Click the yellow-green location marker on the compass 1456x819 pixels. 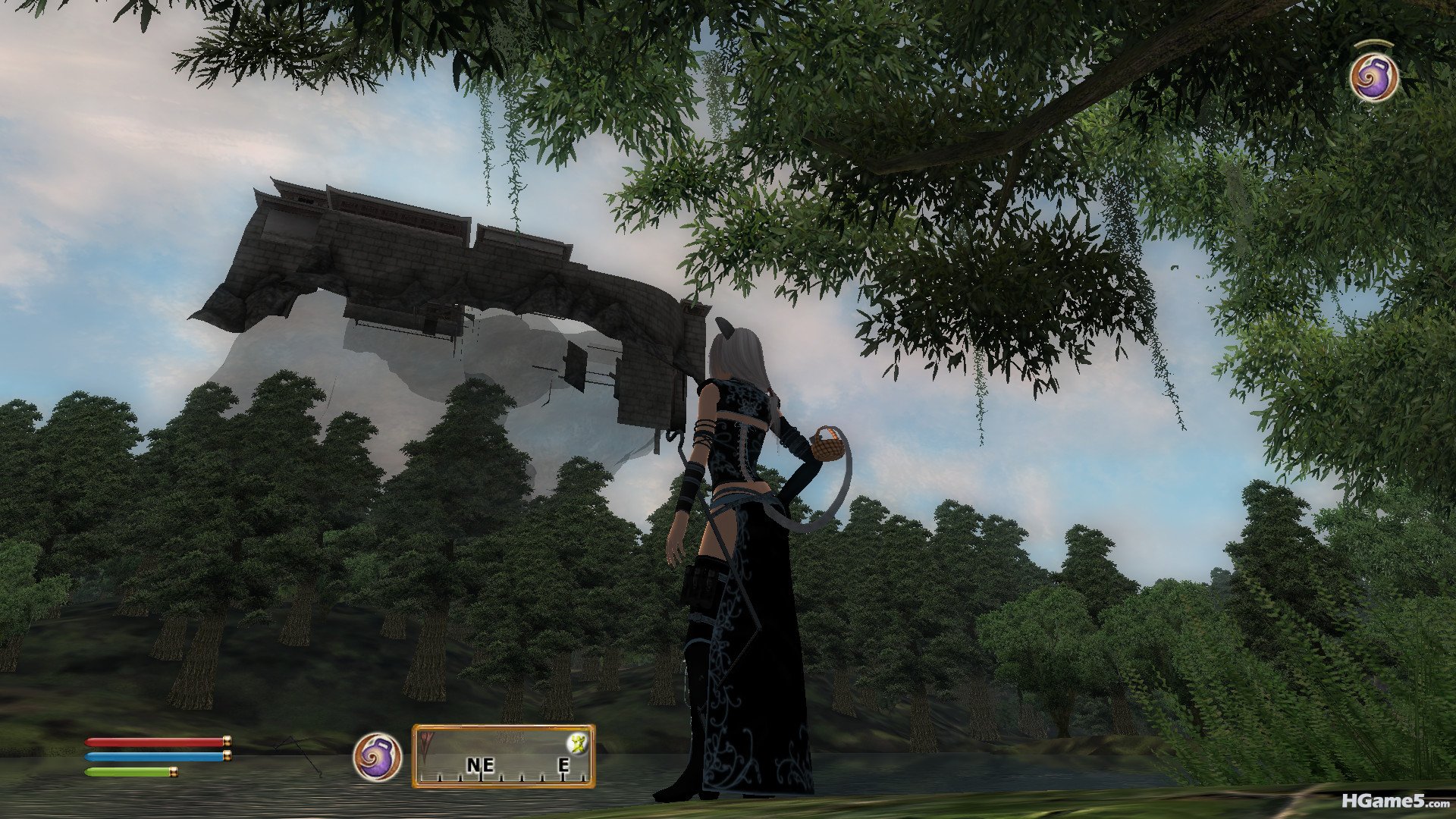click(579, 743)
